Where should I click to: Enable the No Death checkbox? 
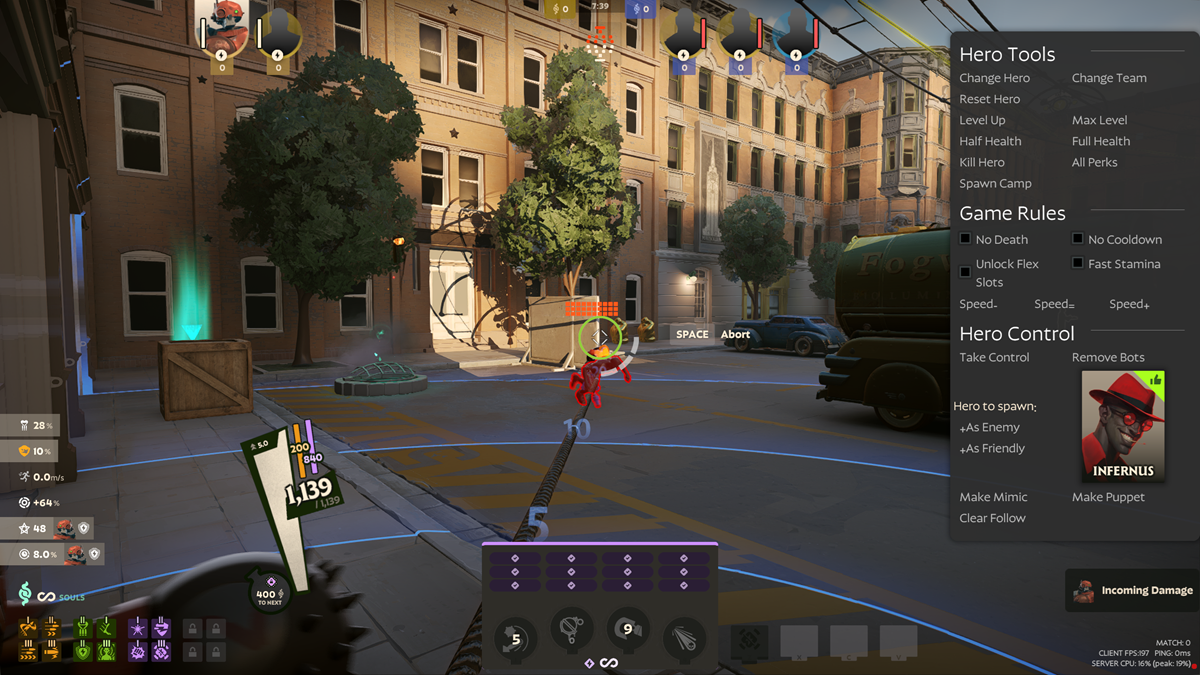(965, 239)
